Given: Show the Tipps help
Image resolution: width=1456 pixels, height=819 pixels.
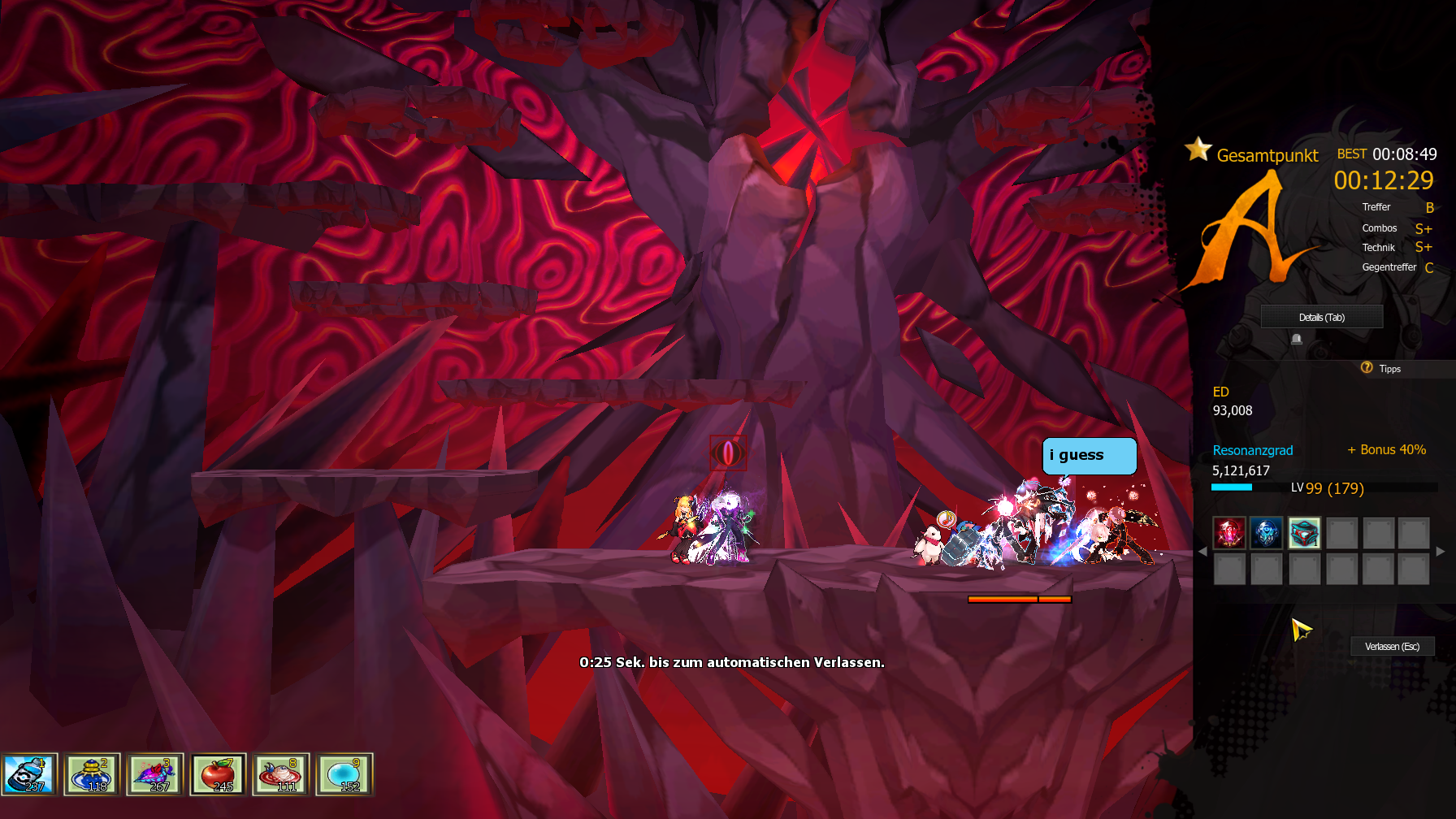Looking at the screenshot, I should click(x=1381, y=369).
